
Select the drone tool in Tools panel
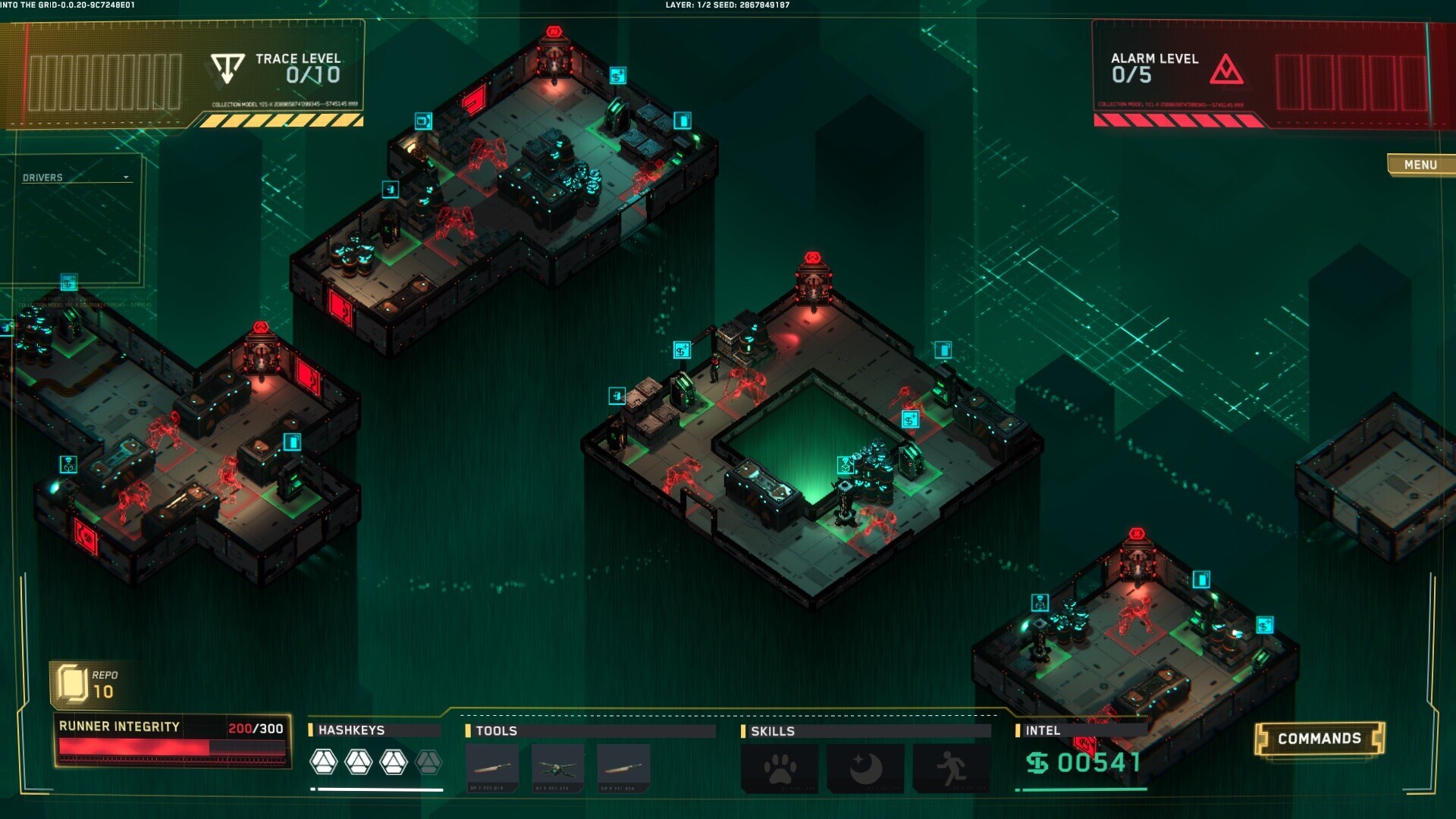pos(559,766)
